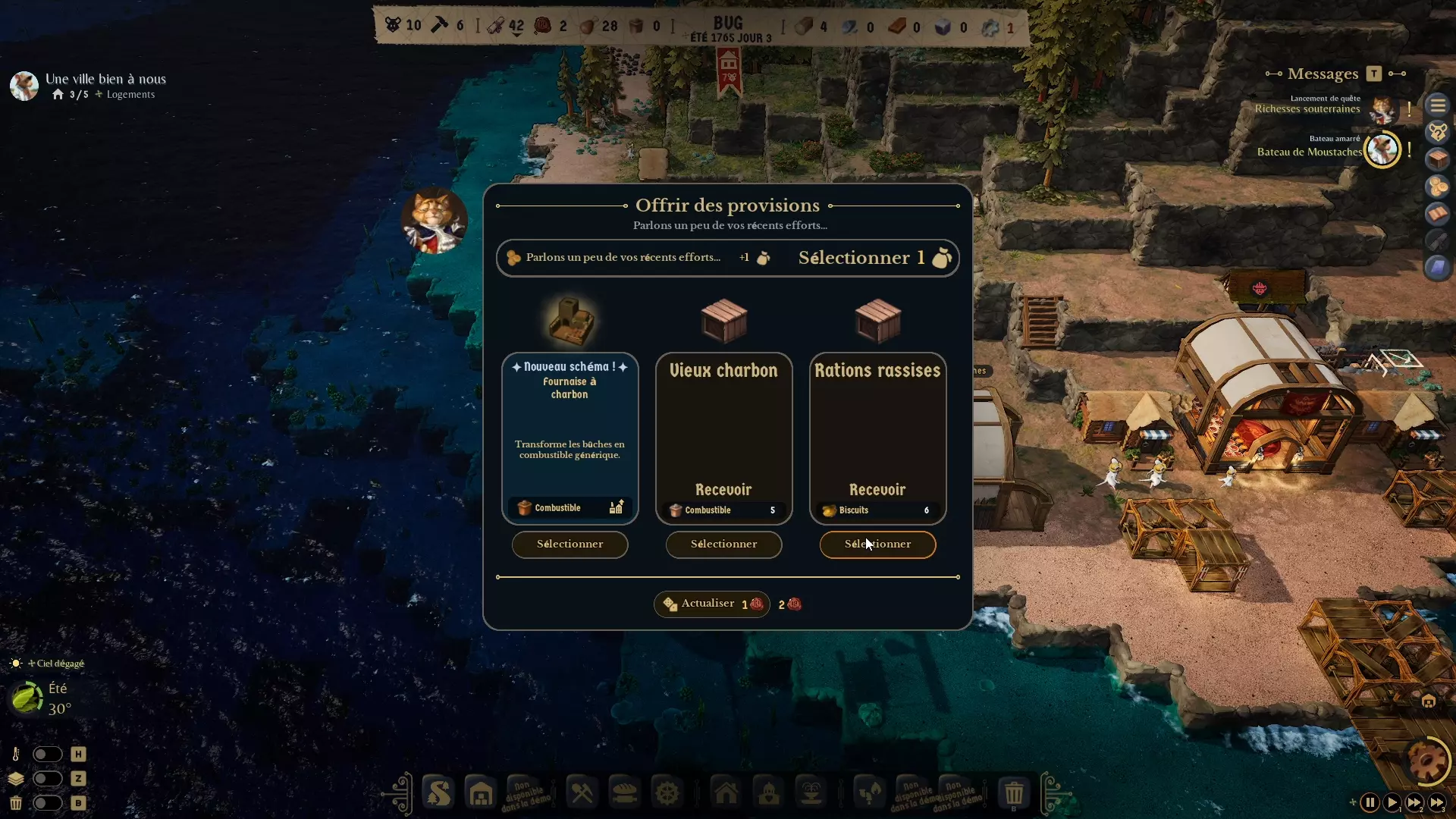Toggle the H overlay switch
1456x819 pixels.
coord(48,754)
